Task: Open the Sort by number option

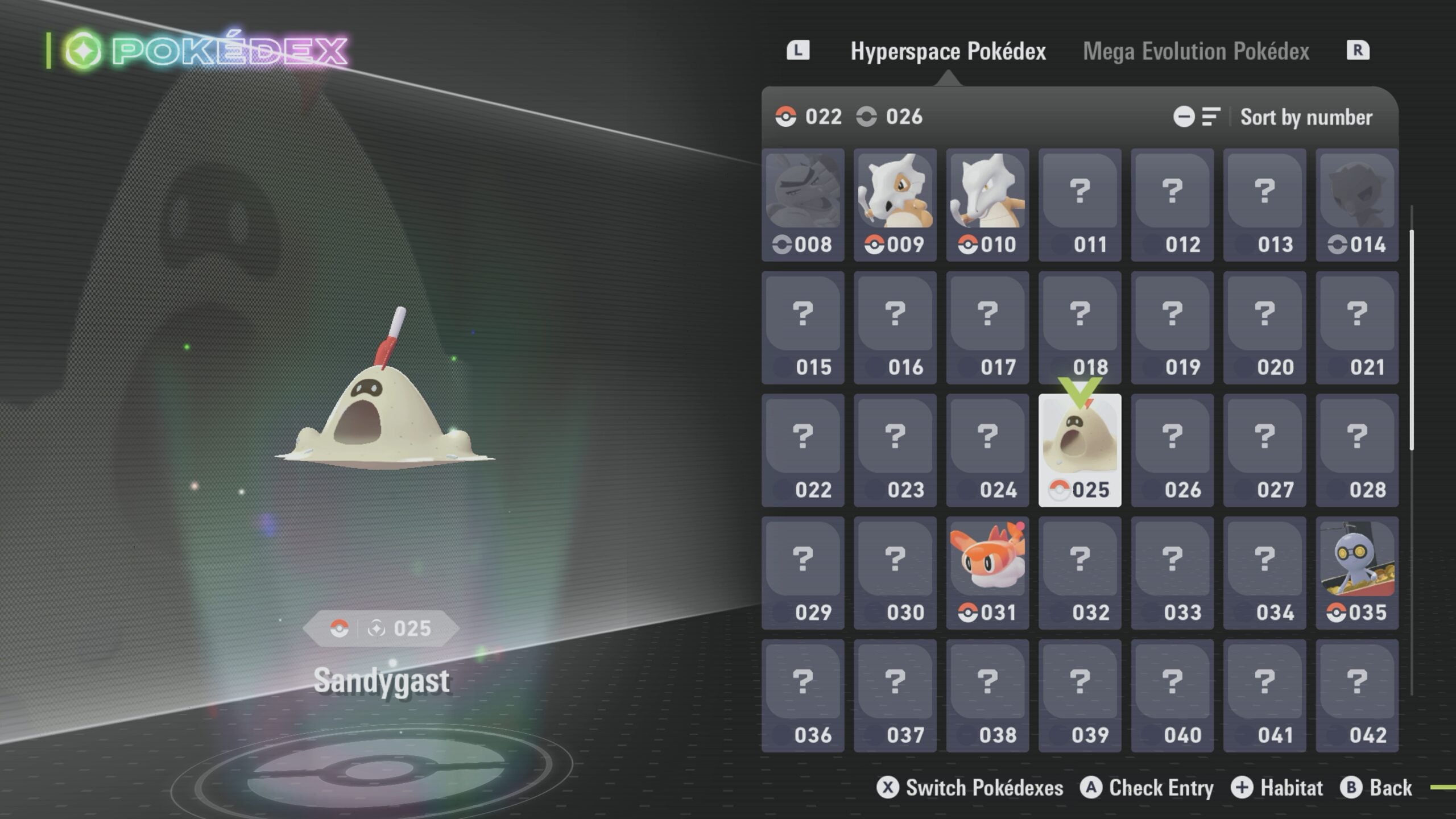Action: (x=1305, y=117)
